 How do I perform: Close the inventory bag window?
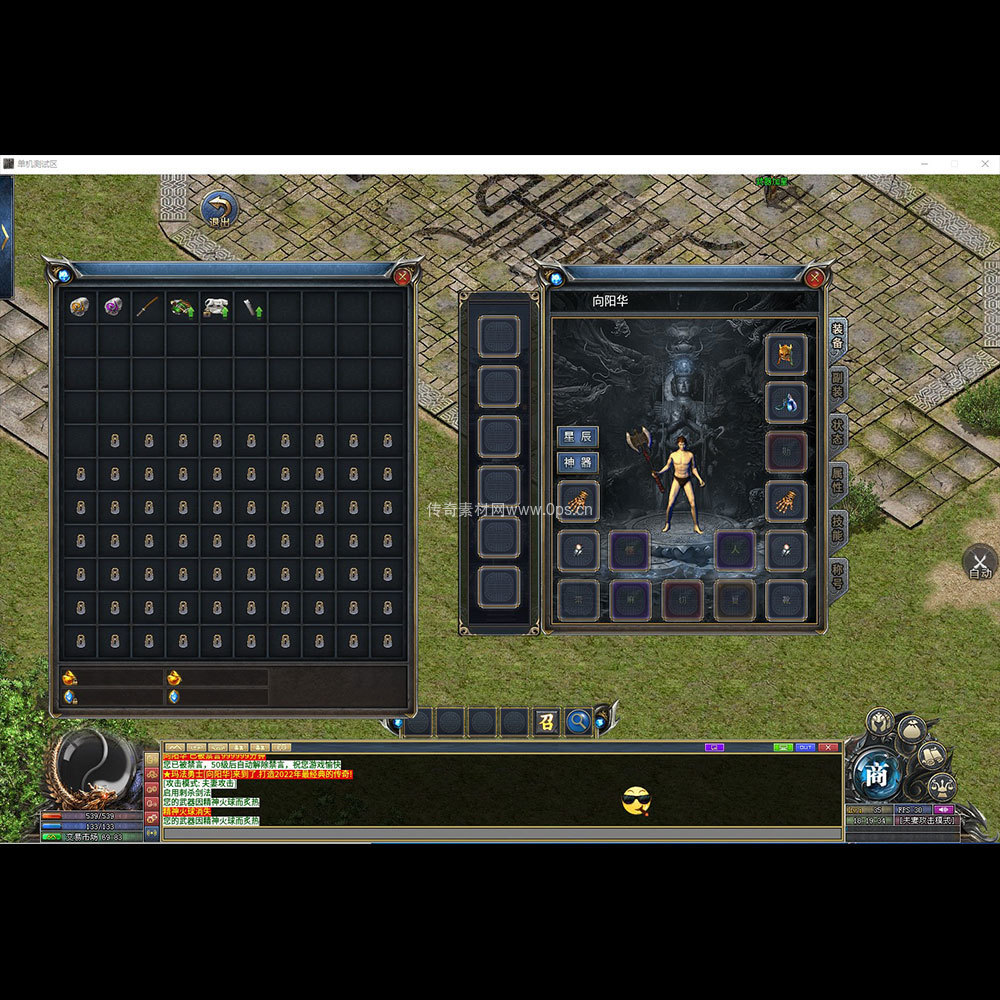click(402, 276)
